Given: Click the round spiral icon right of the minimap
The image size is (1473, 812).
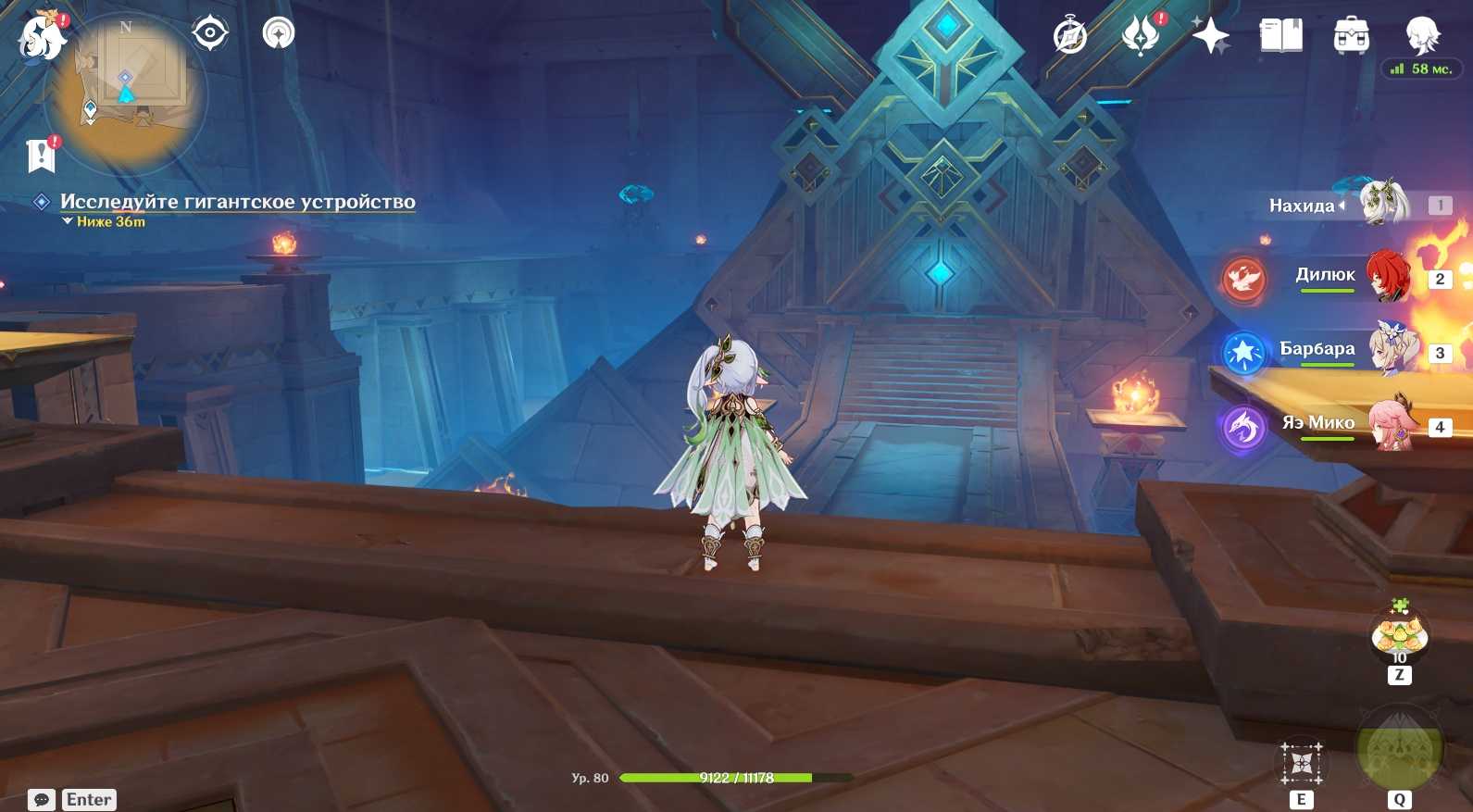Looking at the screenshot, I should pyautogui.click(x=278, y=33).
